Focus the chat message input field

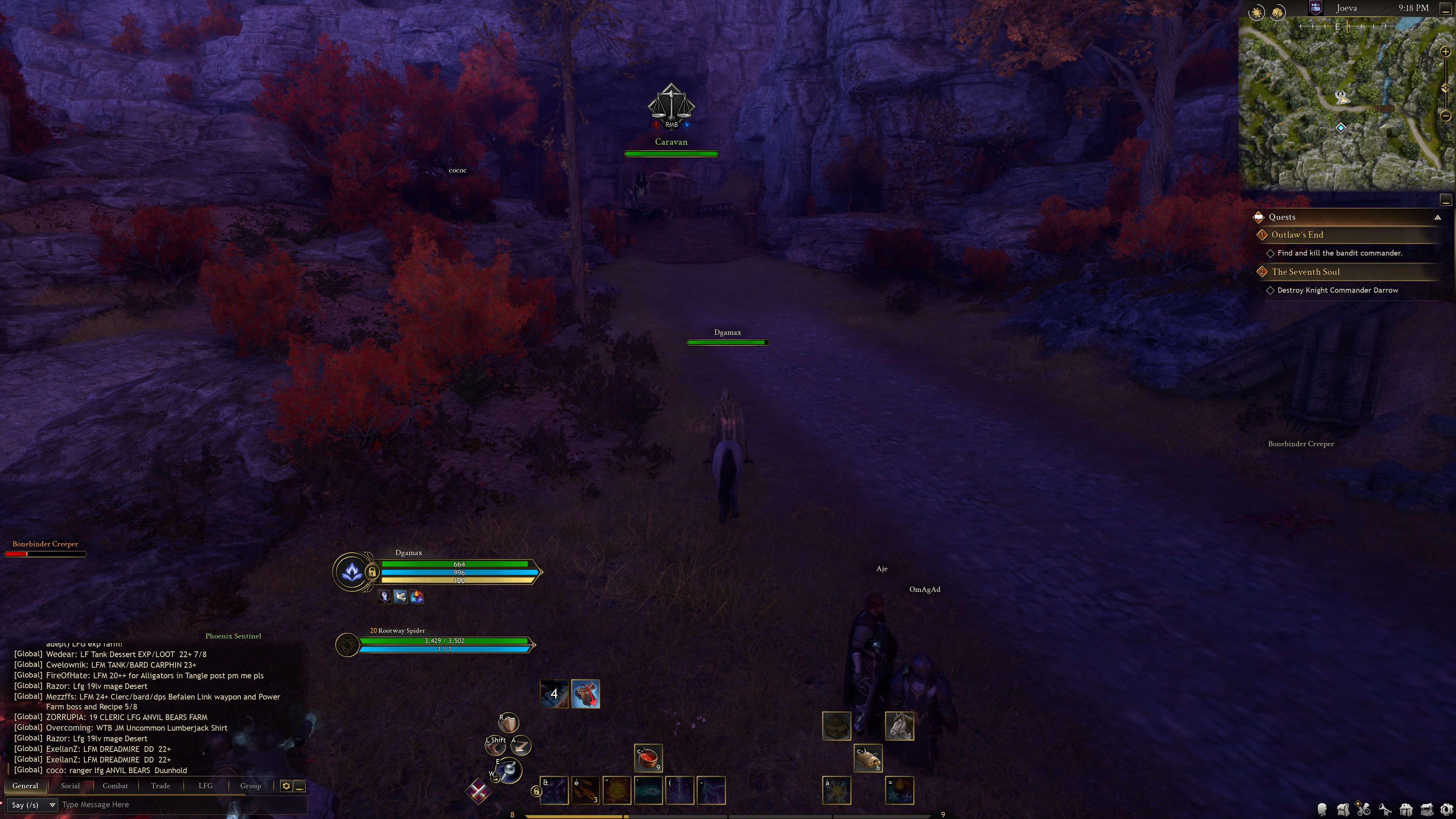point(181,805)
